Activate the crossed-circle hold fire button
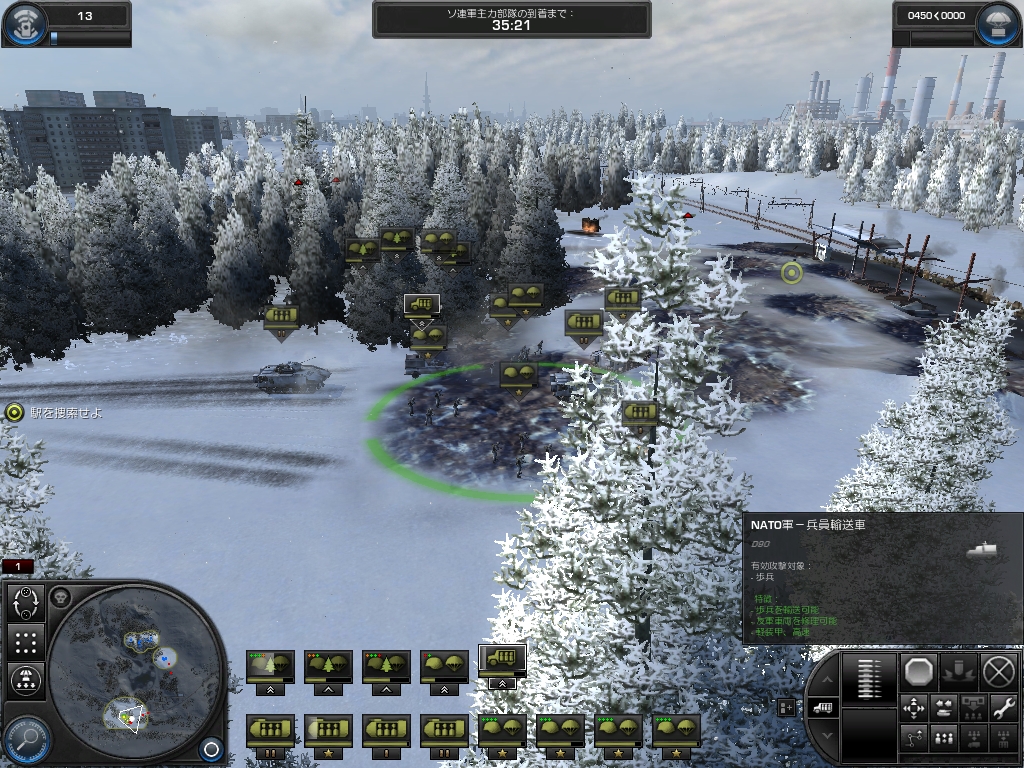Viewport: 1024px width, 768px height. (998, 670)
